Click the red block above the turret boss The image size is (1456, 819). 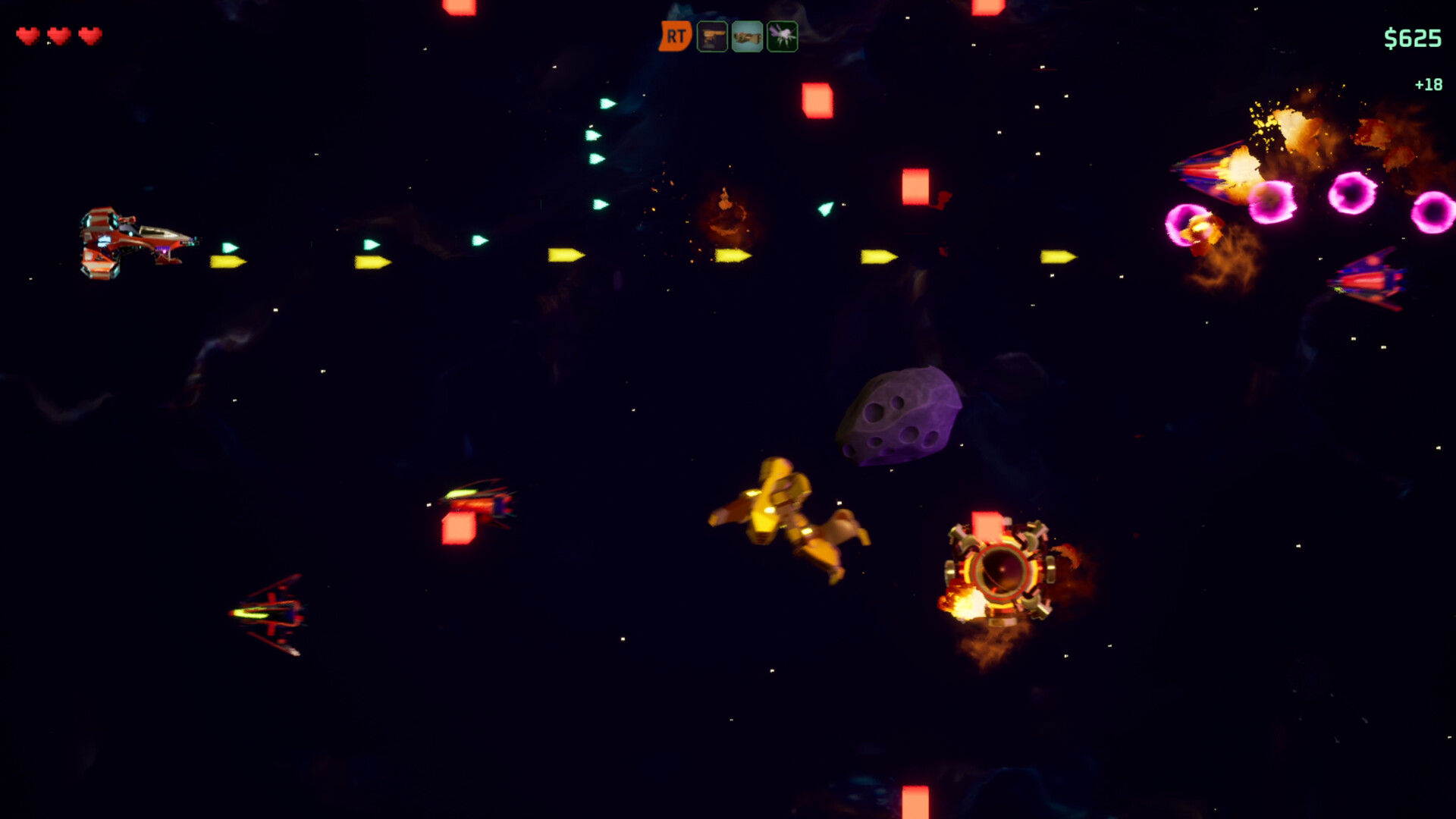(x=985, y=527)
